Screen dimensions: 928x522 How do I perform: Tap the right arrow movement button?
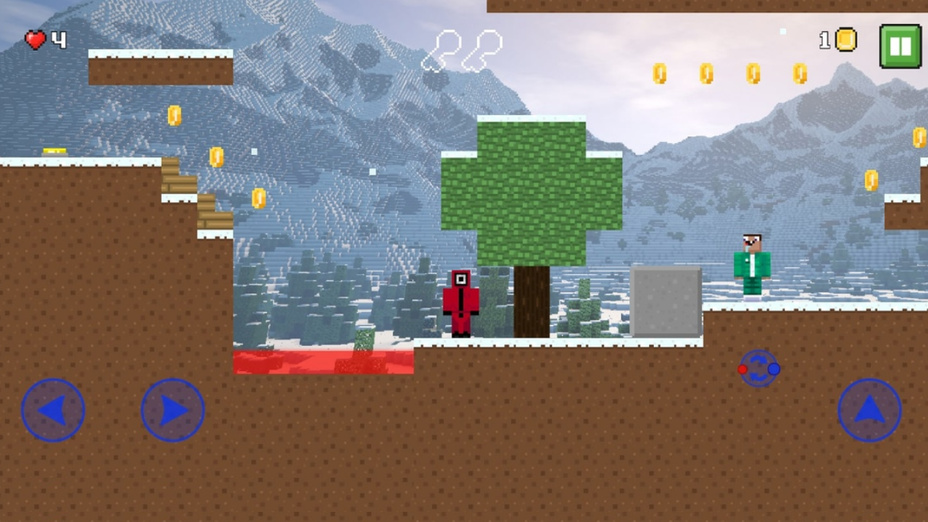pos(173,410)
